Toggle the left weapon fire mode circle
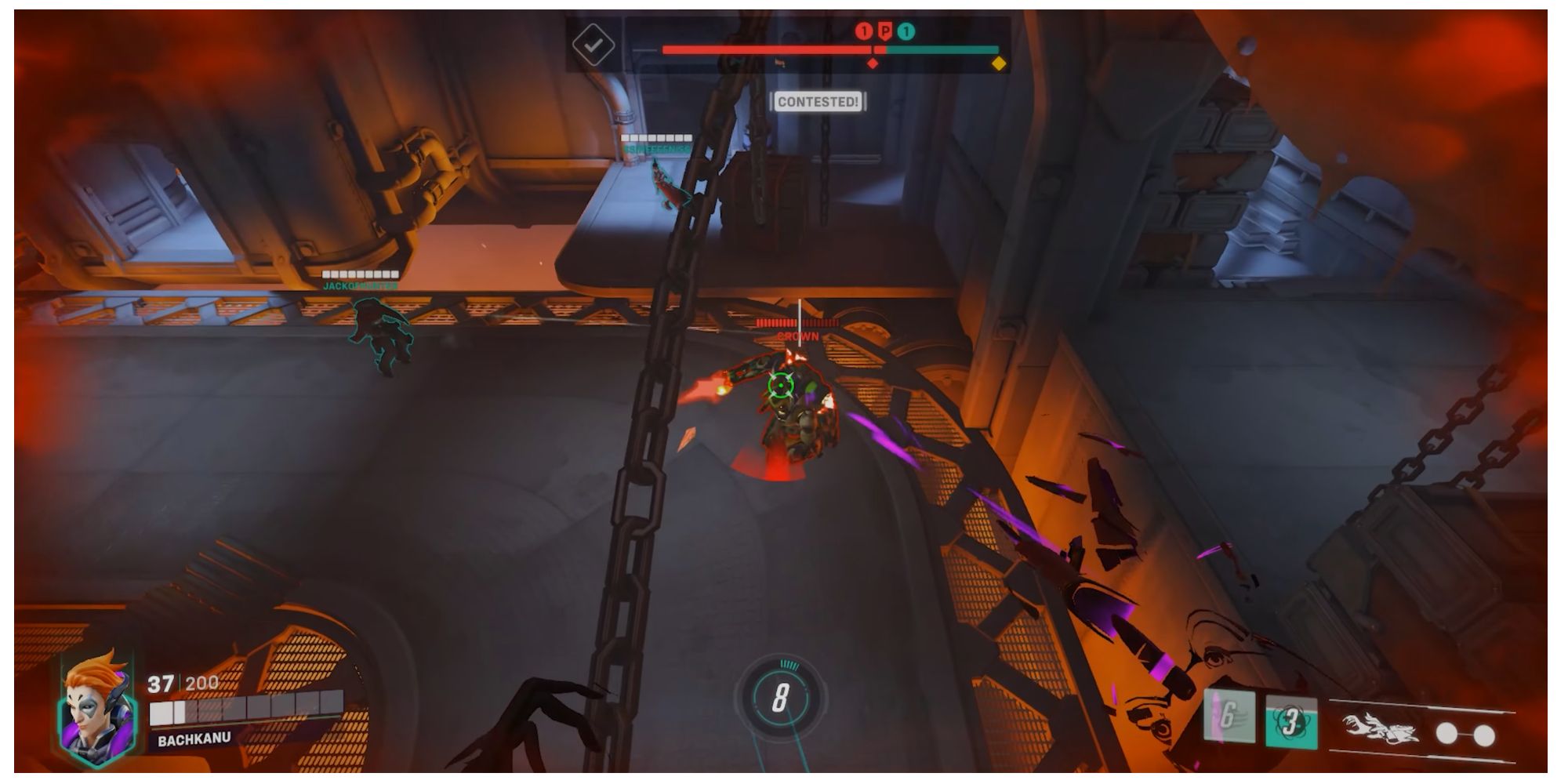This screenshot has width=1568, height=784. pos(1446,734)
